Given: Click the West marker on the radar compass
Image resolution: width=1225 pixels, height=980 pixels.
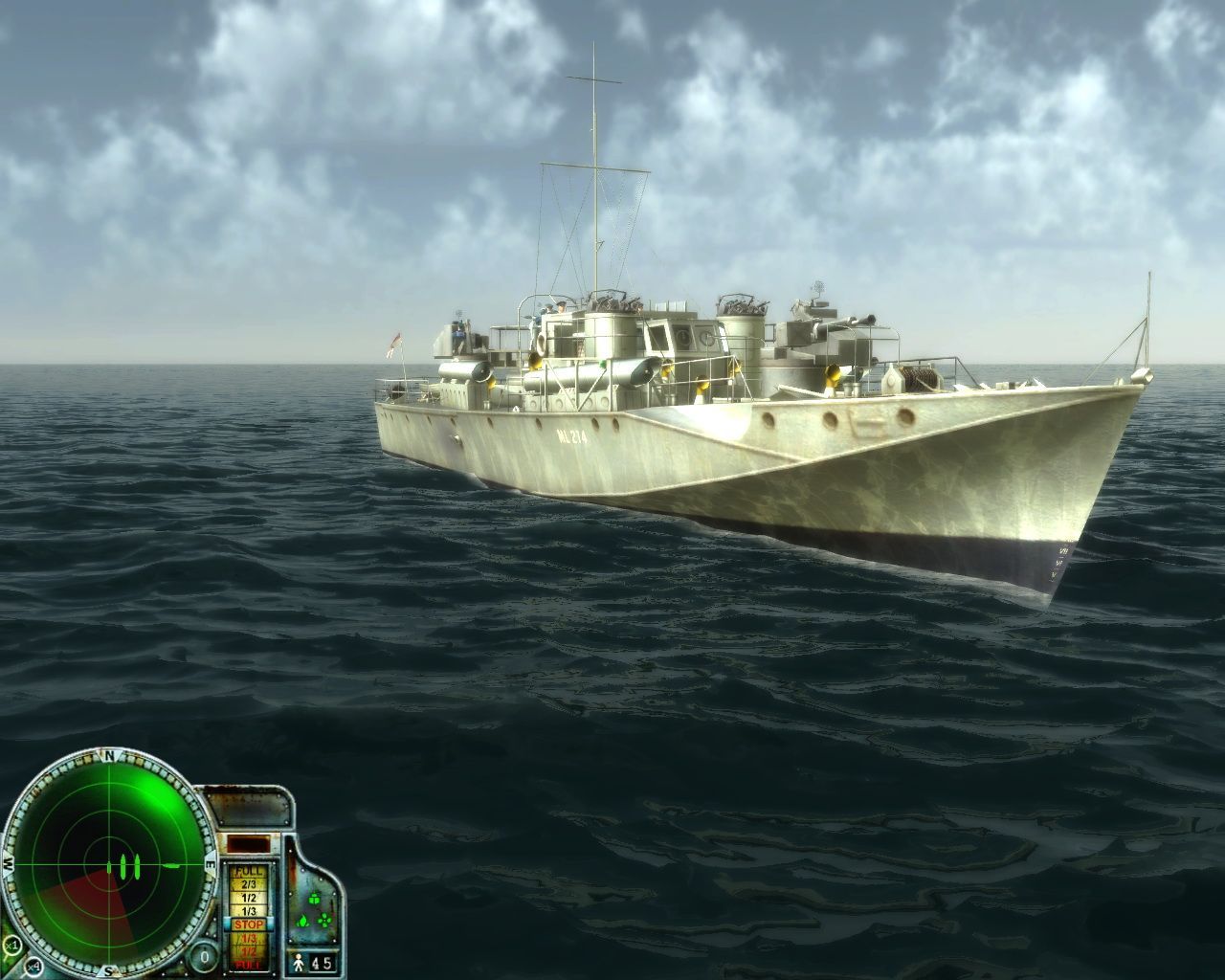Looking at the screenshot, I should [x=9, y=864].
